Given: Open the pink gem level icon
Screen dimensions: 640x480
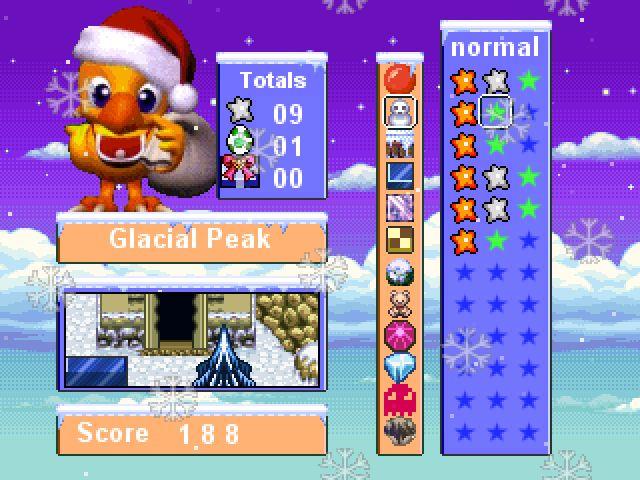Looking at the screenshot, I should [x=400, y=335].
